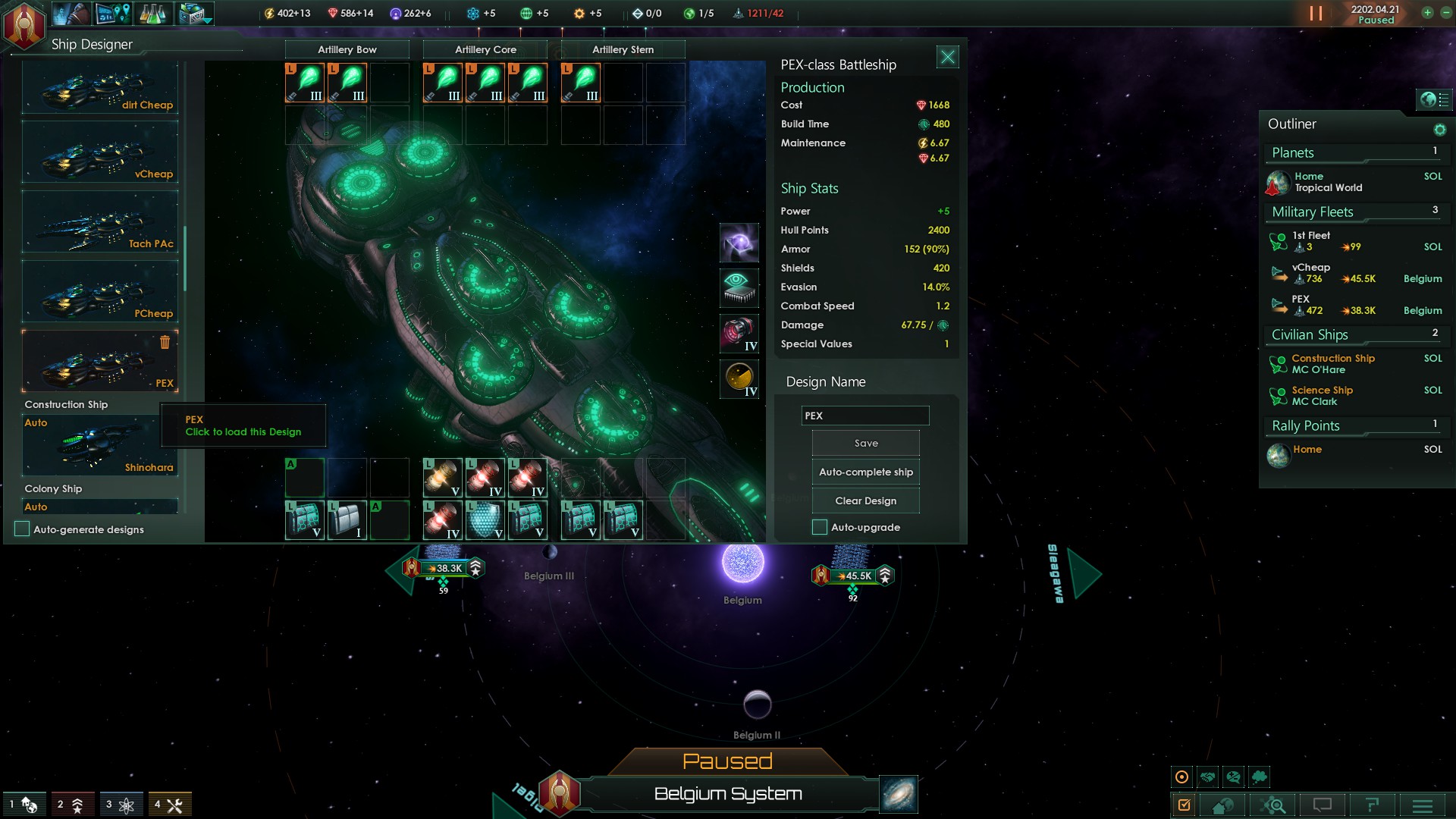Viewport: 1456px width, 819px height.
Task: Choose the Artillery Stern section header
Action: click(x=623, y=49)
